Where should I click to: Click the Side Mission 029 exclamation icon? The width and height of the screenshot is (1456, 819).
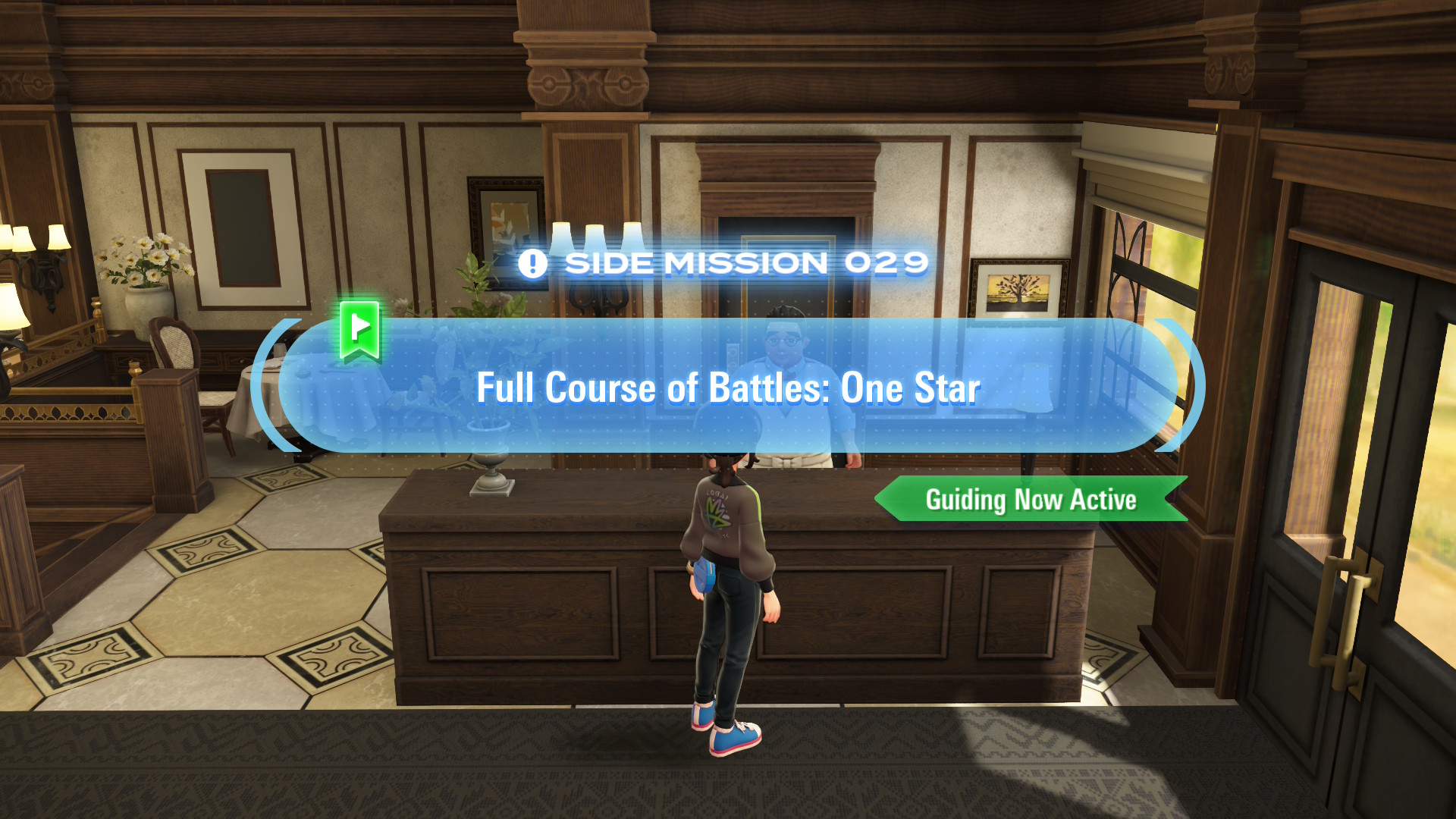point(532,264)
